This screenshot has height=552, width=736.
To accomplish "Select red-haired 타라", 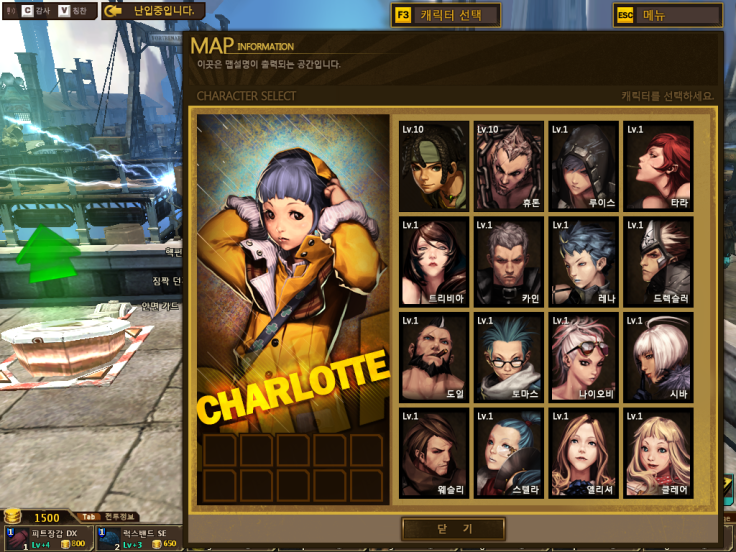I will click(x=658, y=166).
